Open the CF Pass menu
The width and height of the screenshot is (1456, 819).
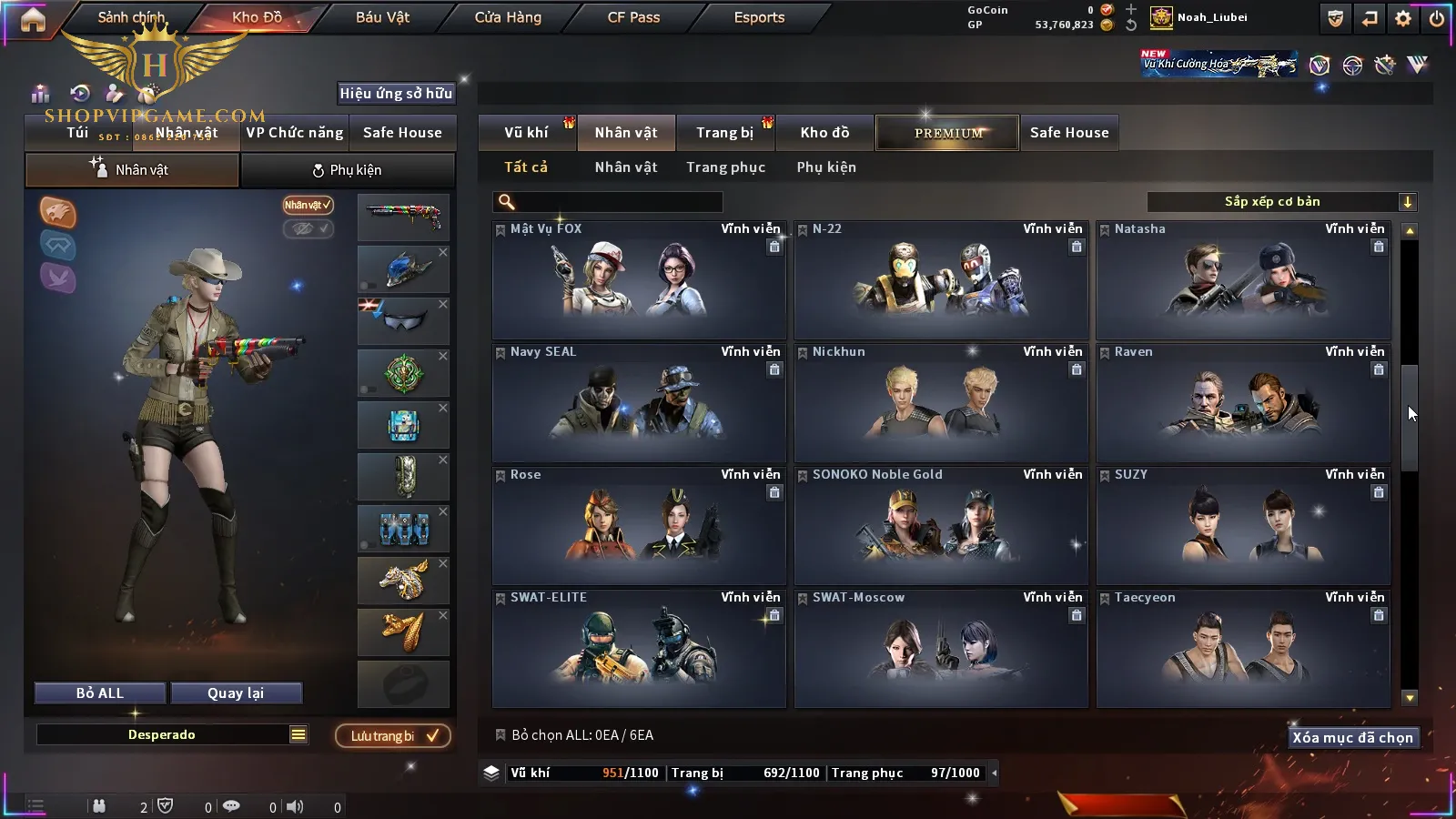(633, 17)
